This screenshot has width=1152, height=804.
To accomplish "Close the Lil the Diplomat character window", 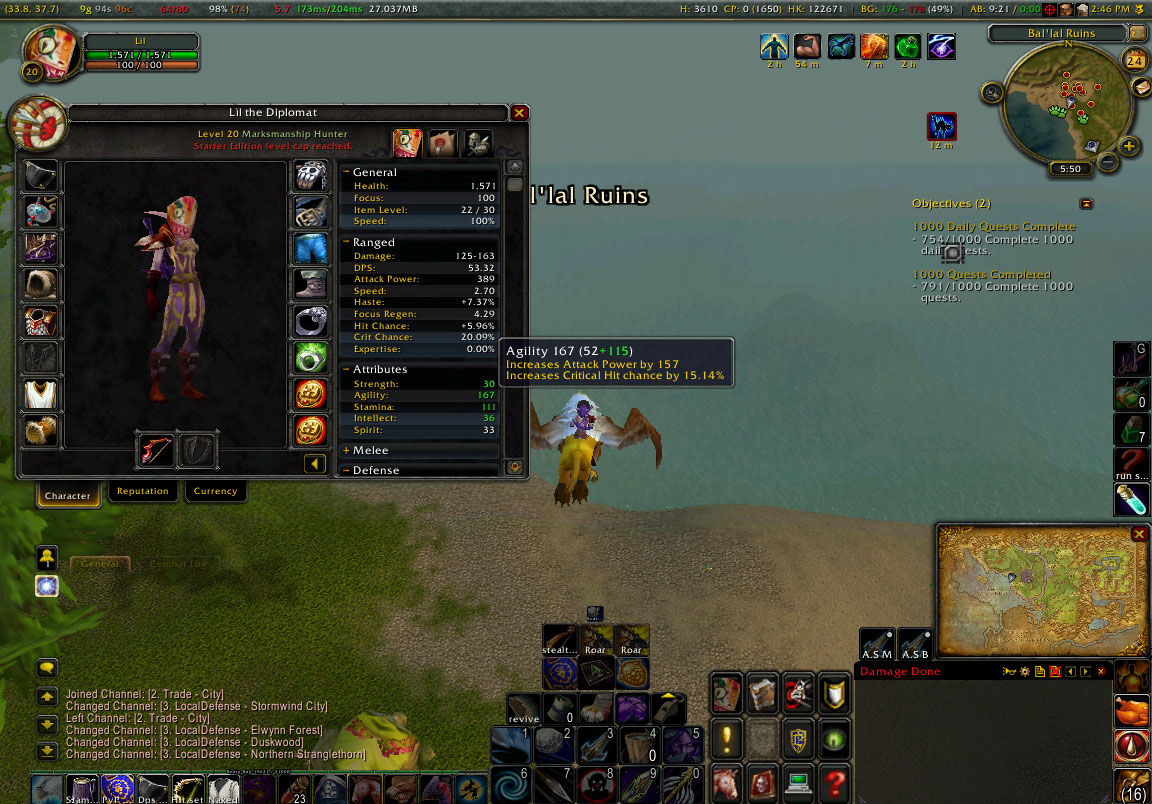I will pyautogui.click(x=519, y=113).
